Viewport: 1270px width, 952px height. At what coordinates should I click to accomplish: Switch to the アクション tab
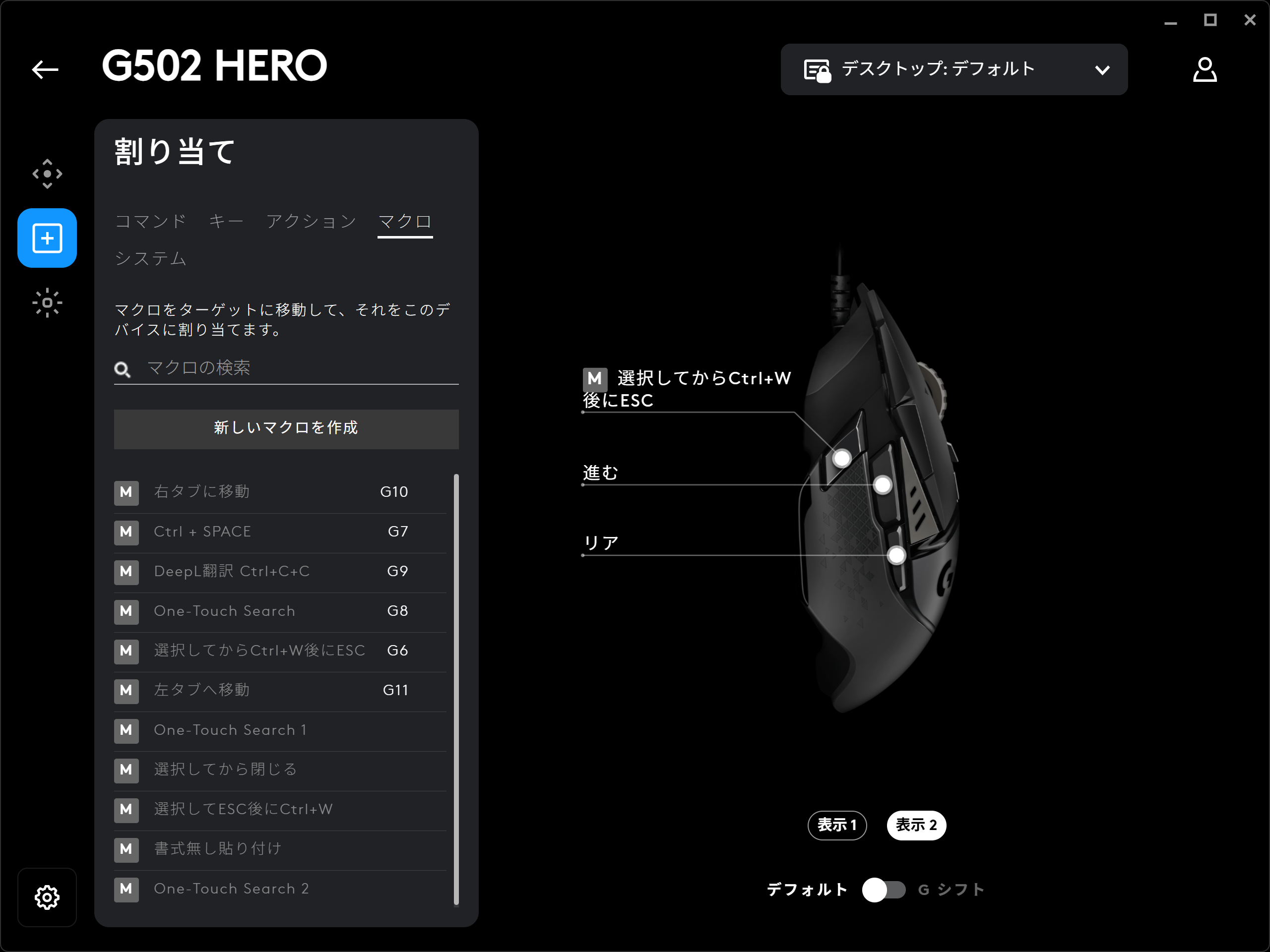tap(311, 222)
